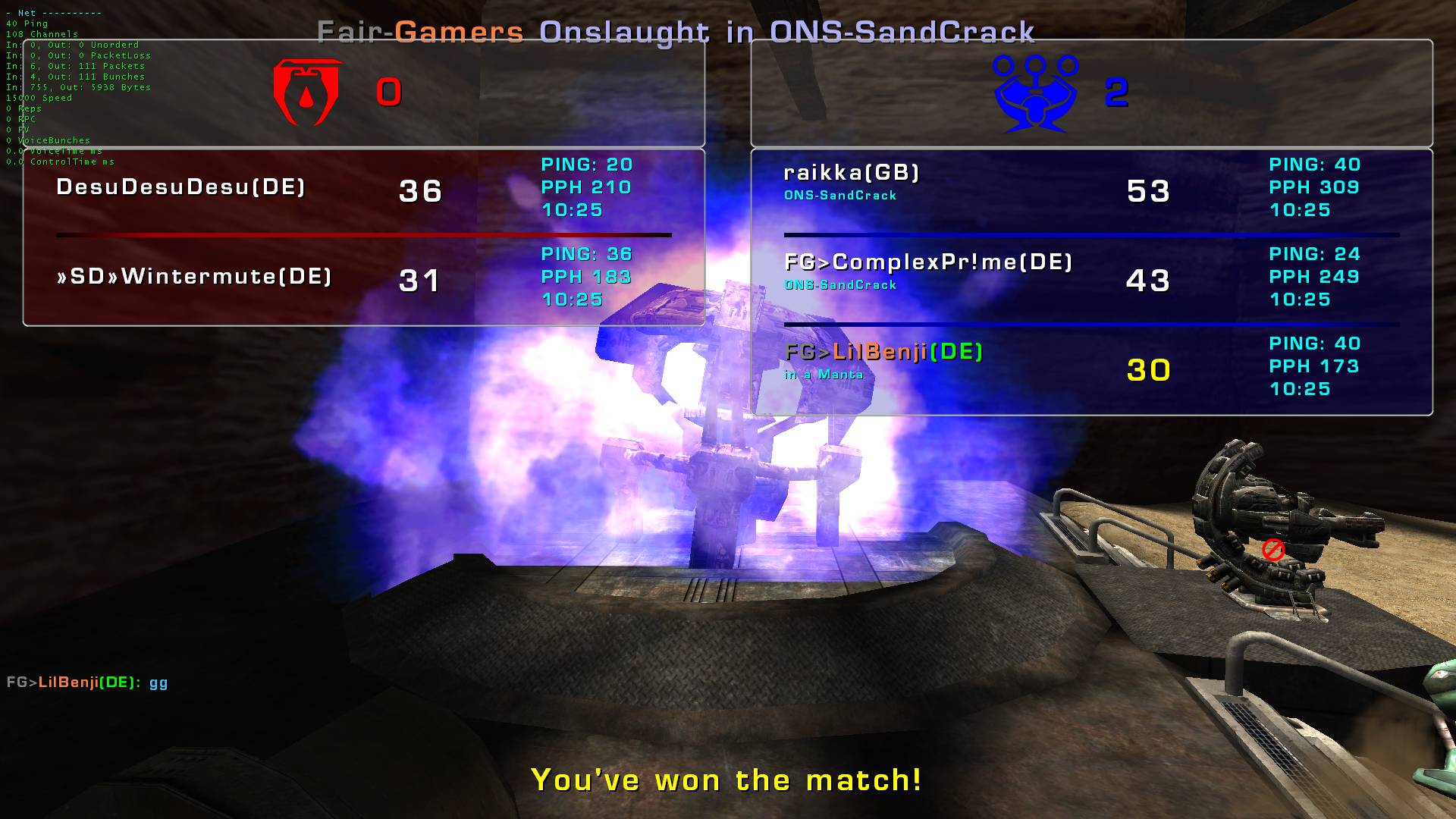Click the red team emblem
This screenshot has width=1456, height=819.
(307, 92)
